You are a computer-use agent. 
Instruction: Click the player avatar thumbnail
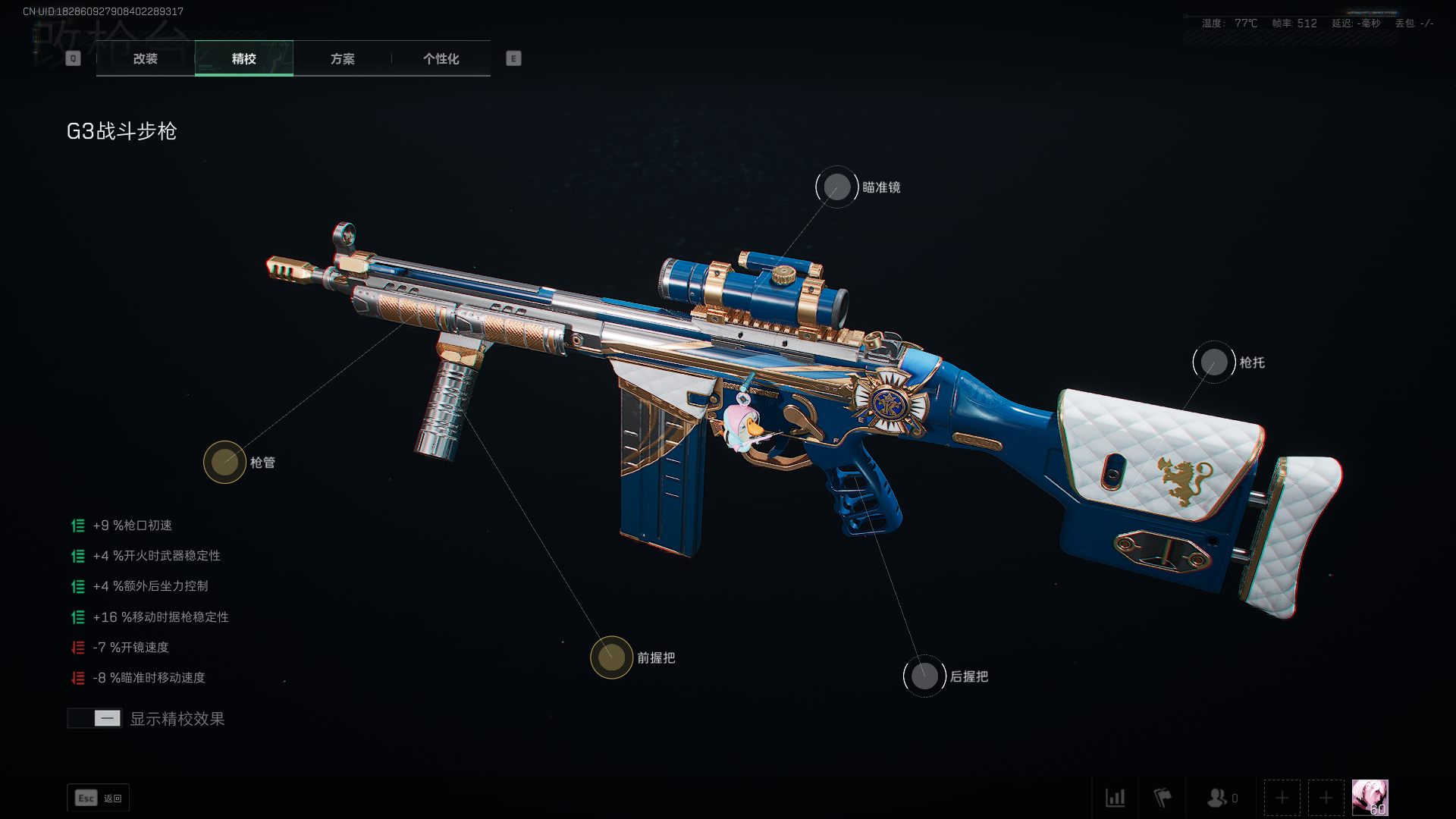click(x=1370, y=798)
